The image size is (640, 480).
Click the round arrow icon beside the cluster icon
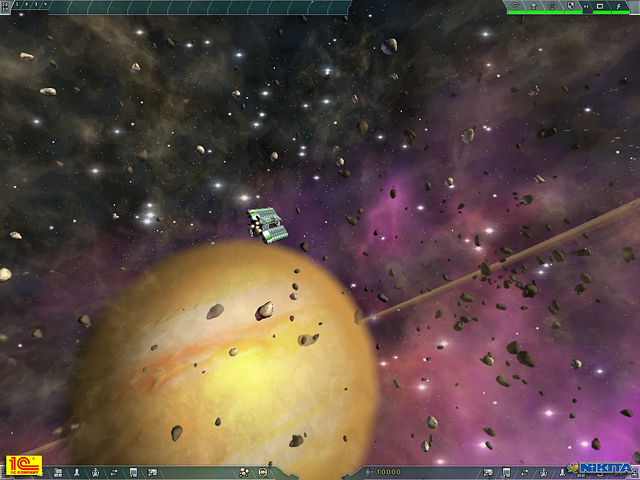coord(262,471)
